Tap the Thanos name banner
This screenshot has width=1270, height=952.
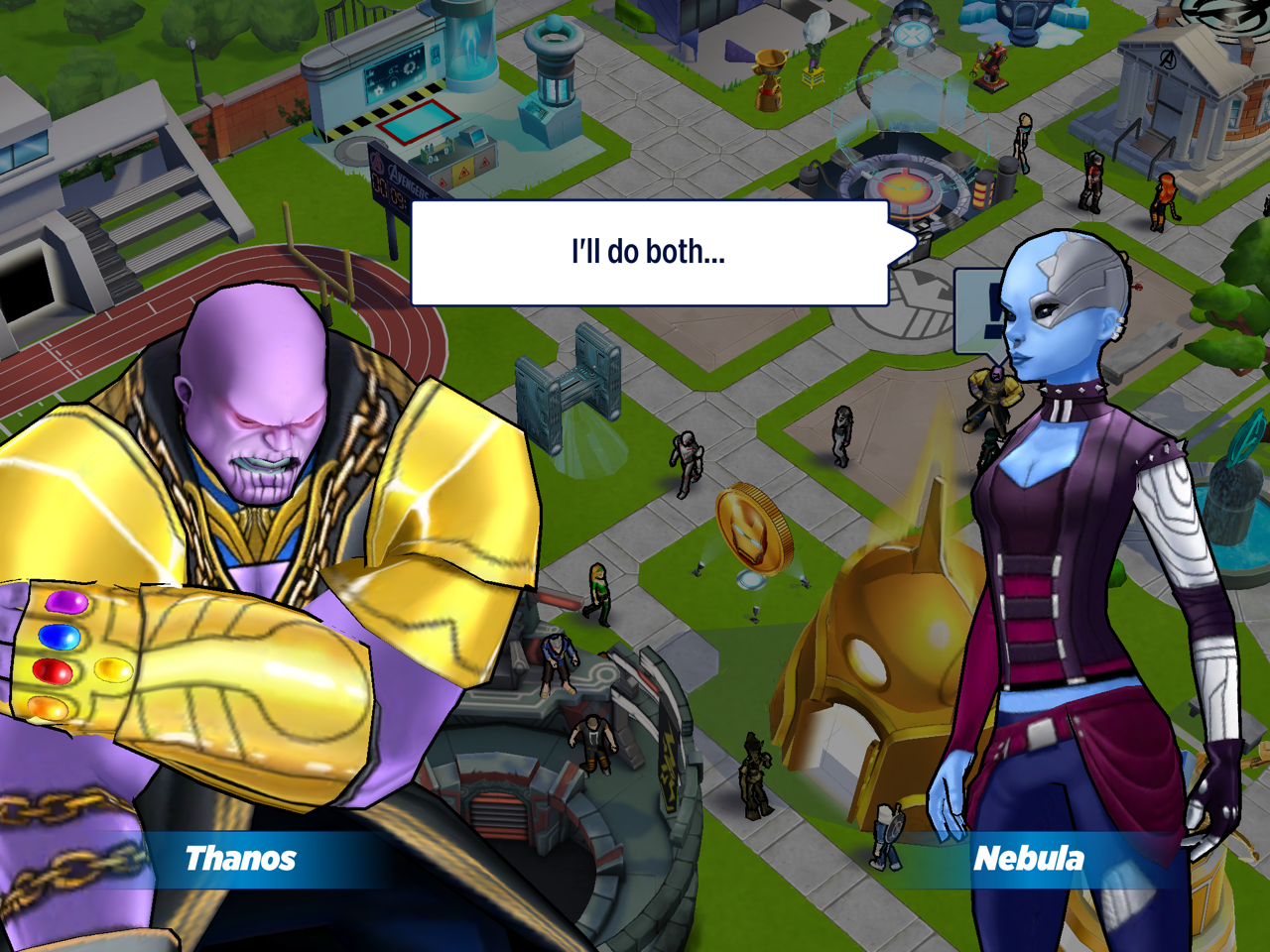click(241, 859)
